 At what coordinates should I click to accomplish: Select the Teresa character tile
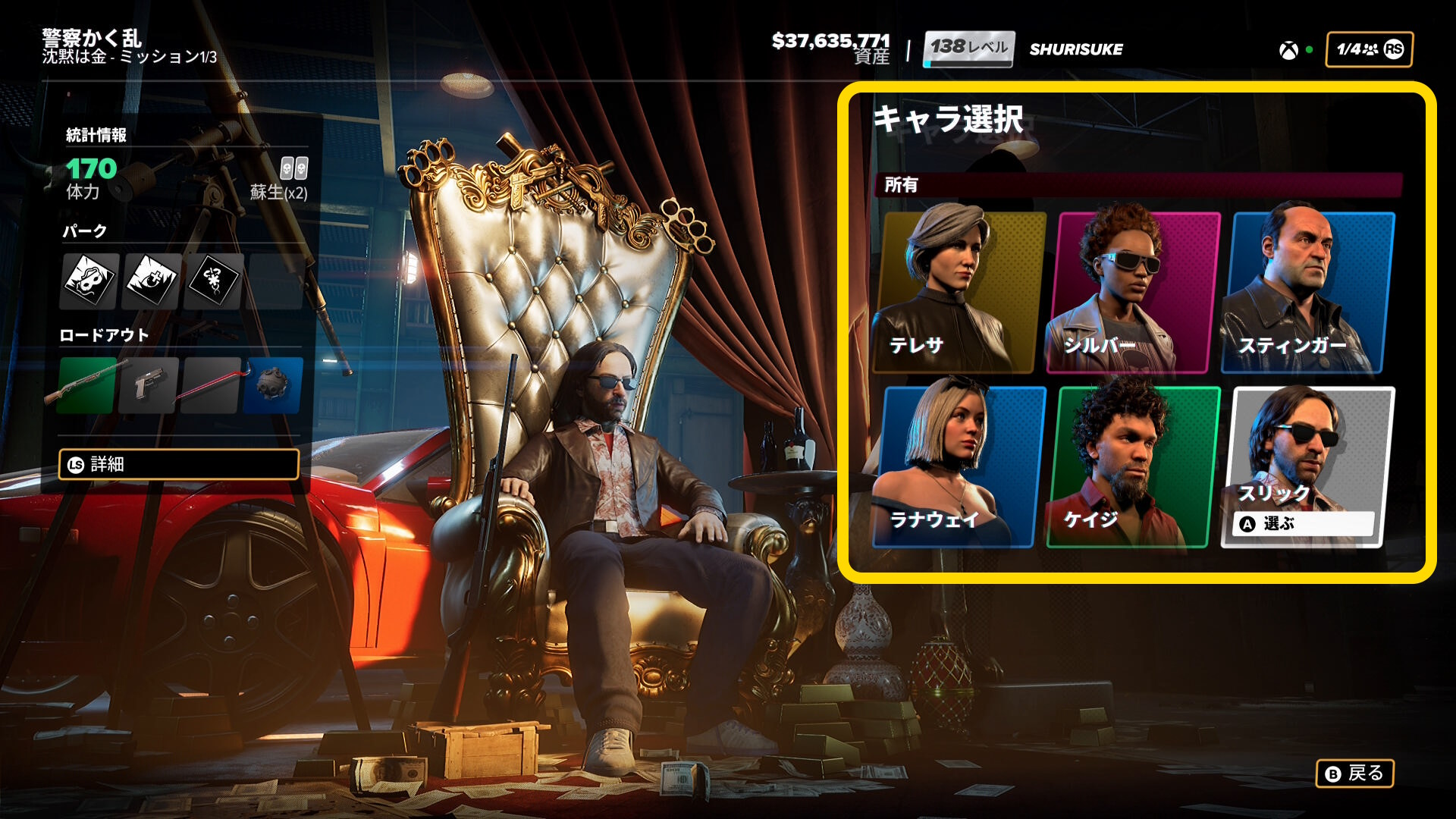point(959,293)
